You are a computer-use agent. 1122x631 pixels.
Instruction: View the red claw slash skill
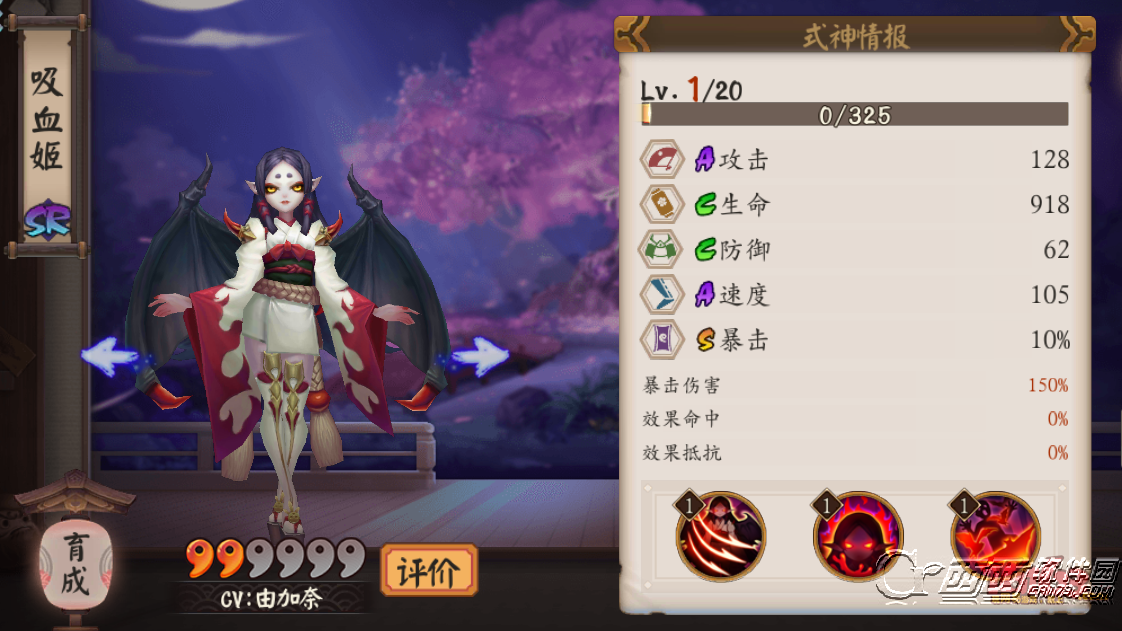pos(721,537)
